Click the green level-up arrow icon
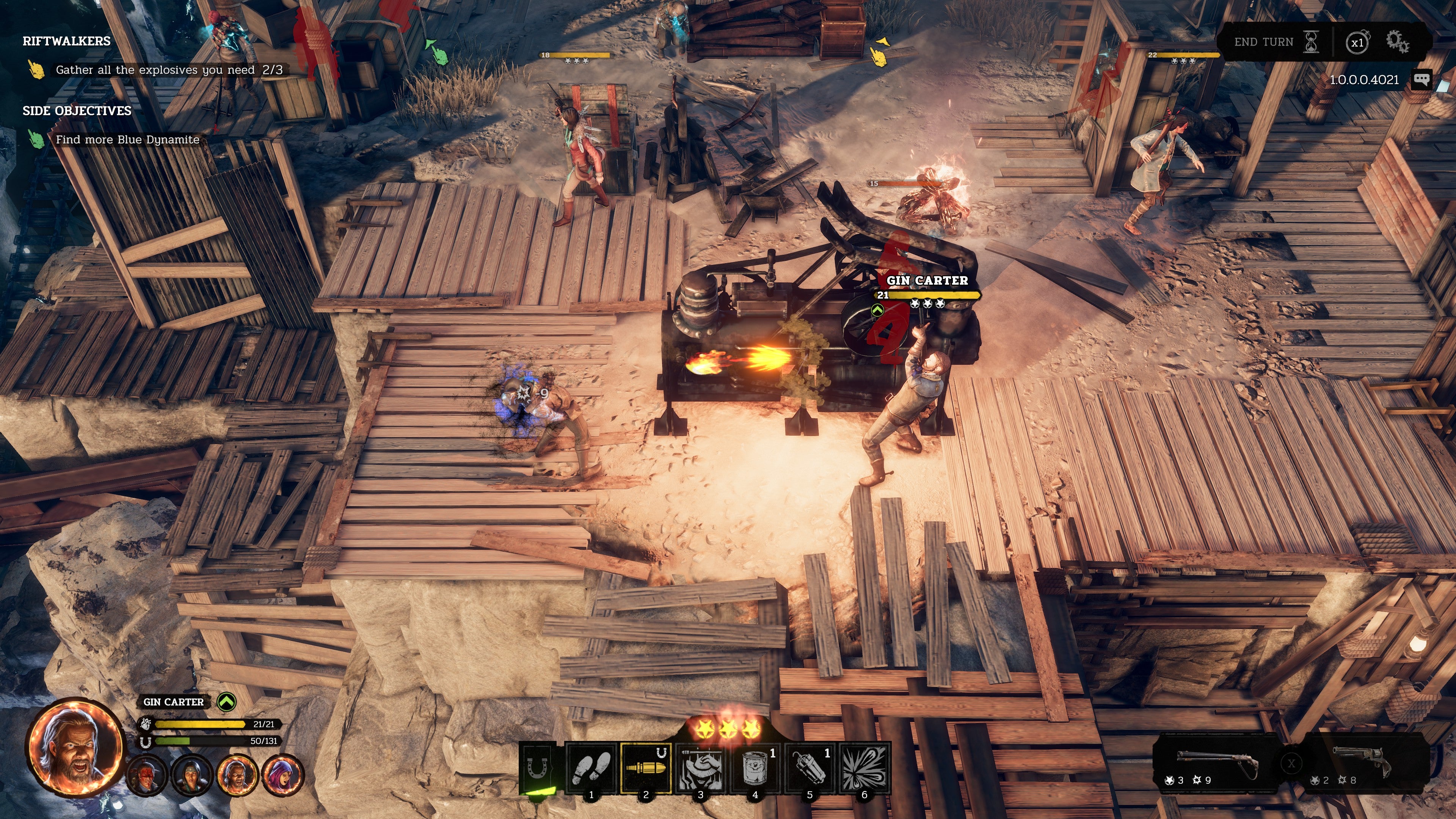Viewport: 1456px width, 819px height. coord(227,701)
